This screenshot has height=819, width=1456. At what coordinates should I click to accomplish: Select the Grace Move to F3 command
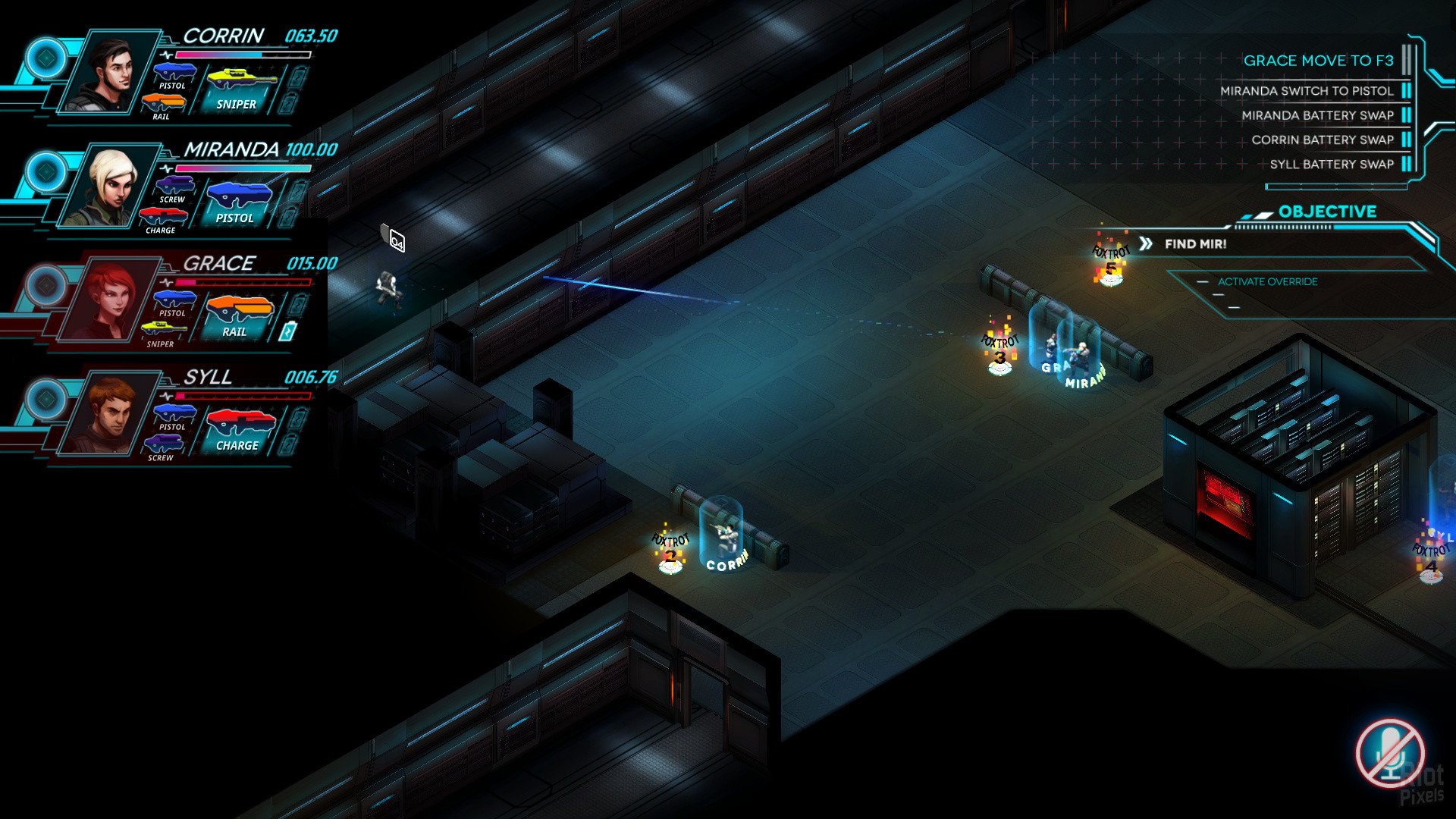[1318, 61]
